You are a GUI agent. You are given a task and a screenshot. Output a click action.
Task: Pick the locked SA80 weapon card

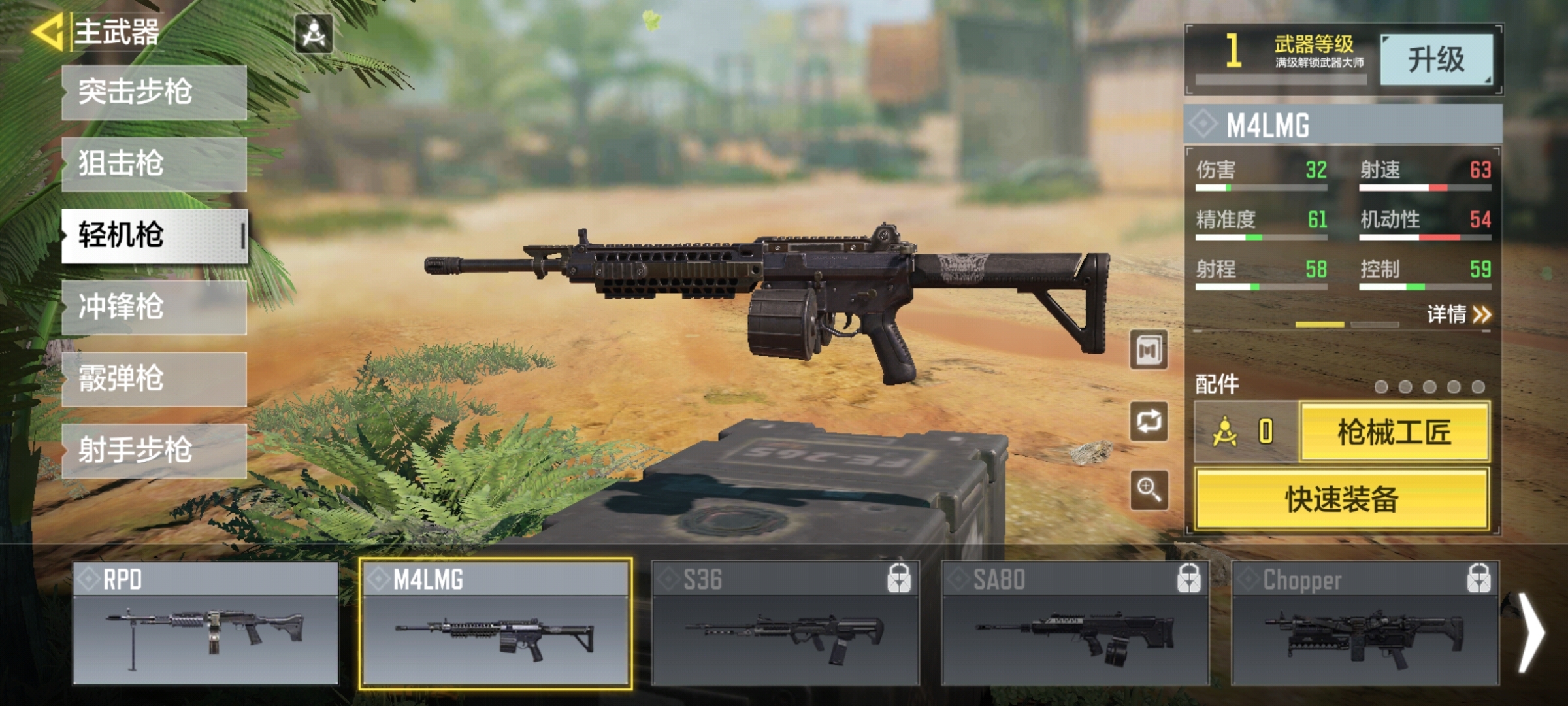(1075, 624)
